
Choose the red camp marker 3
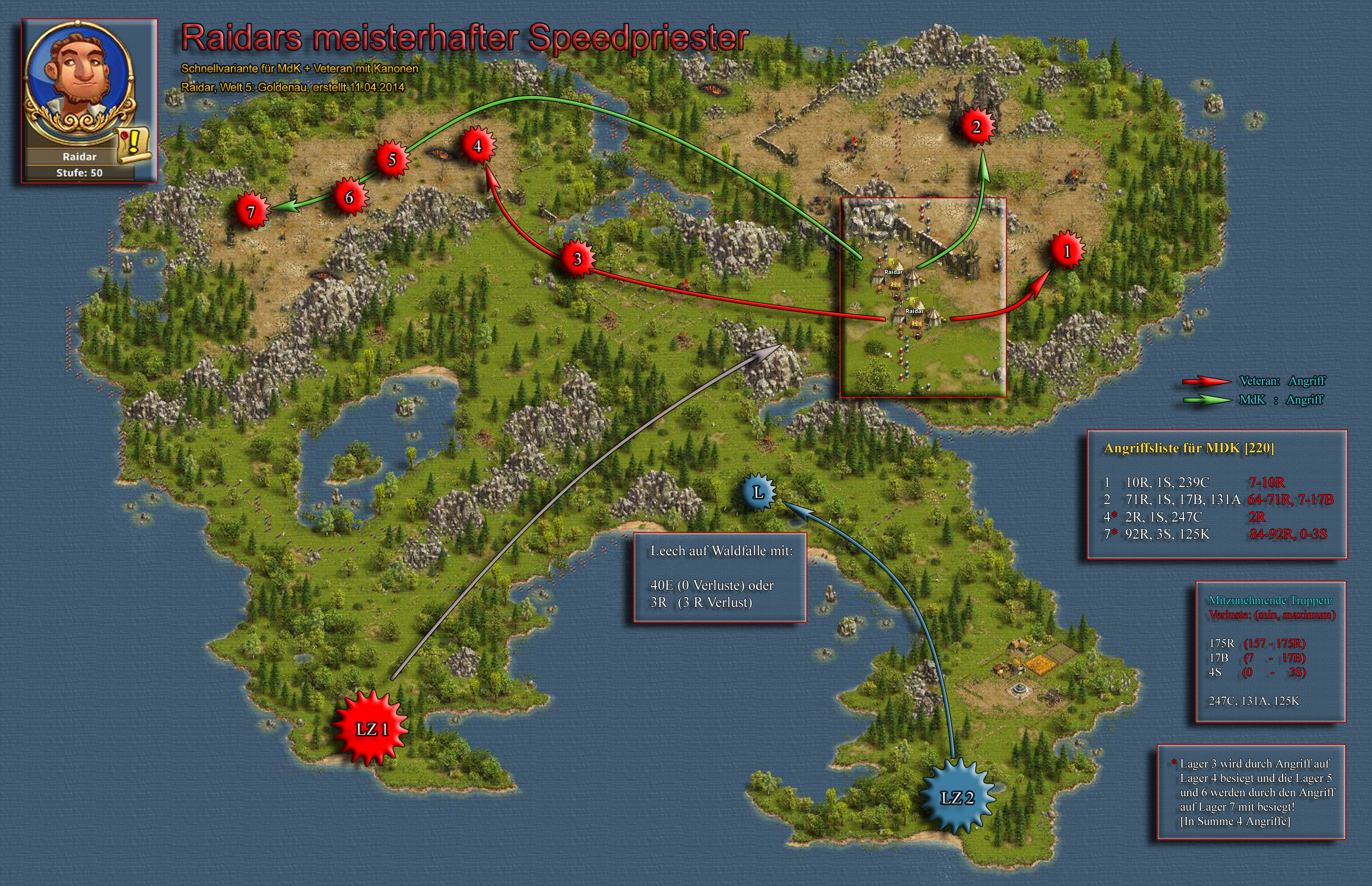[577, 259]
